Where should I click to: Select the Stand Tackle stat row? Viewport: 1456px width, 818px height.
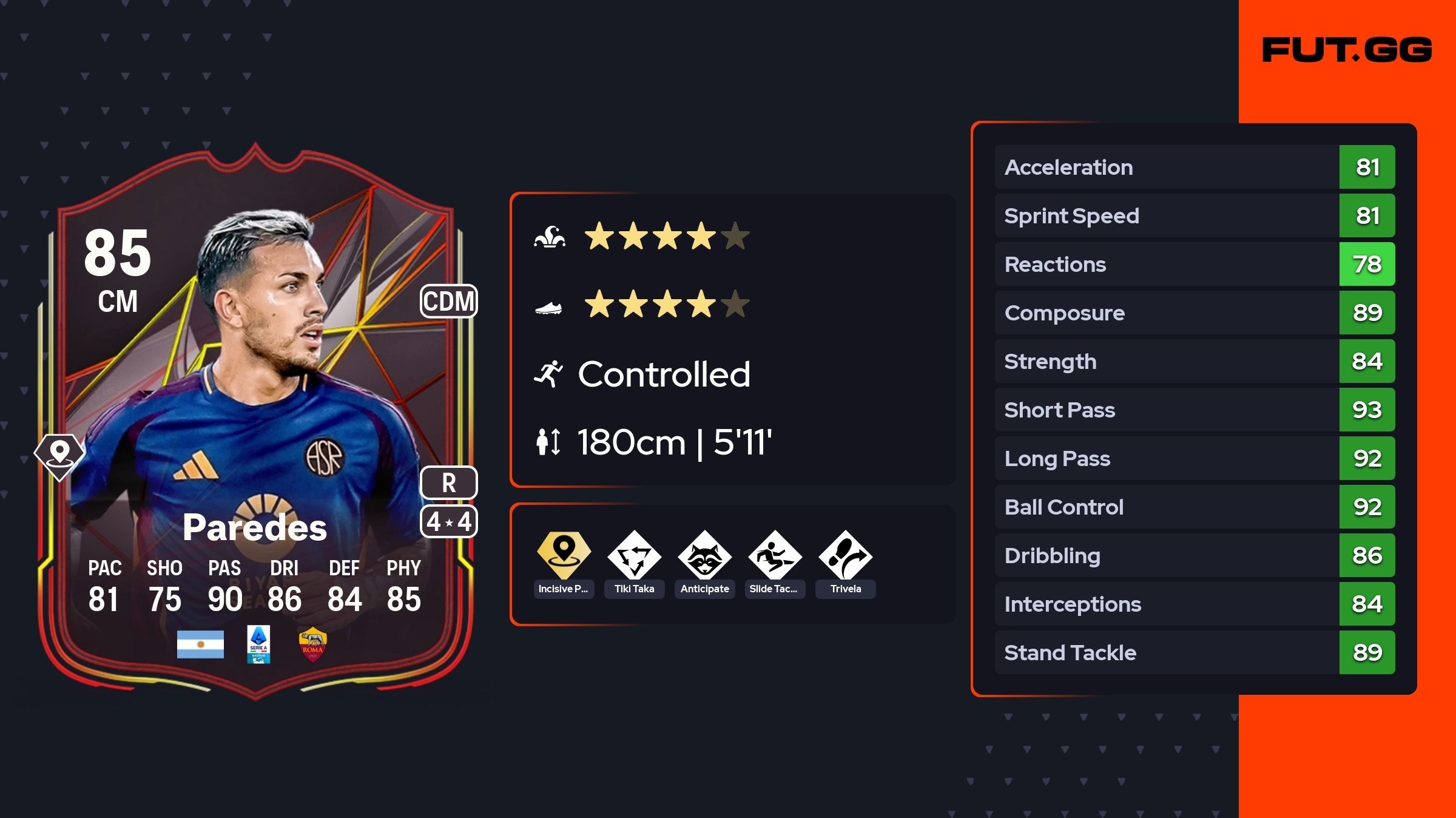pos(1194,652)
